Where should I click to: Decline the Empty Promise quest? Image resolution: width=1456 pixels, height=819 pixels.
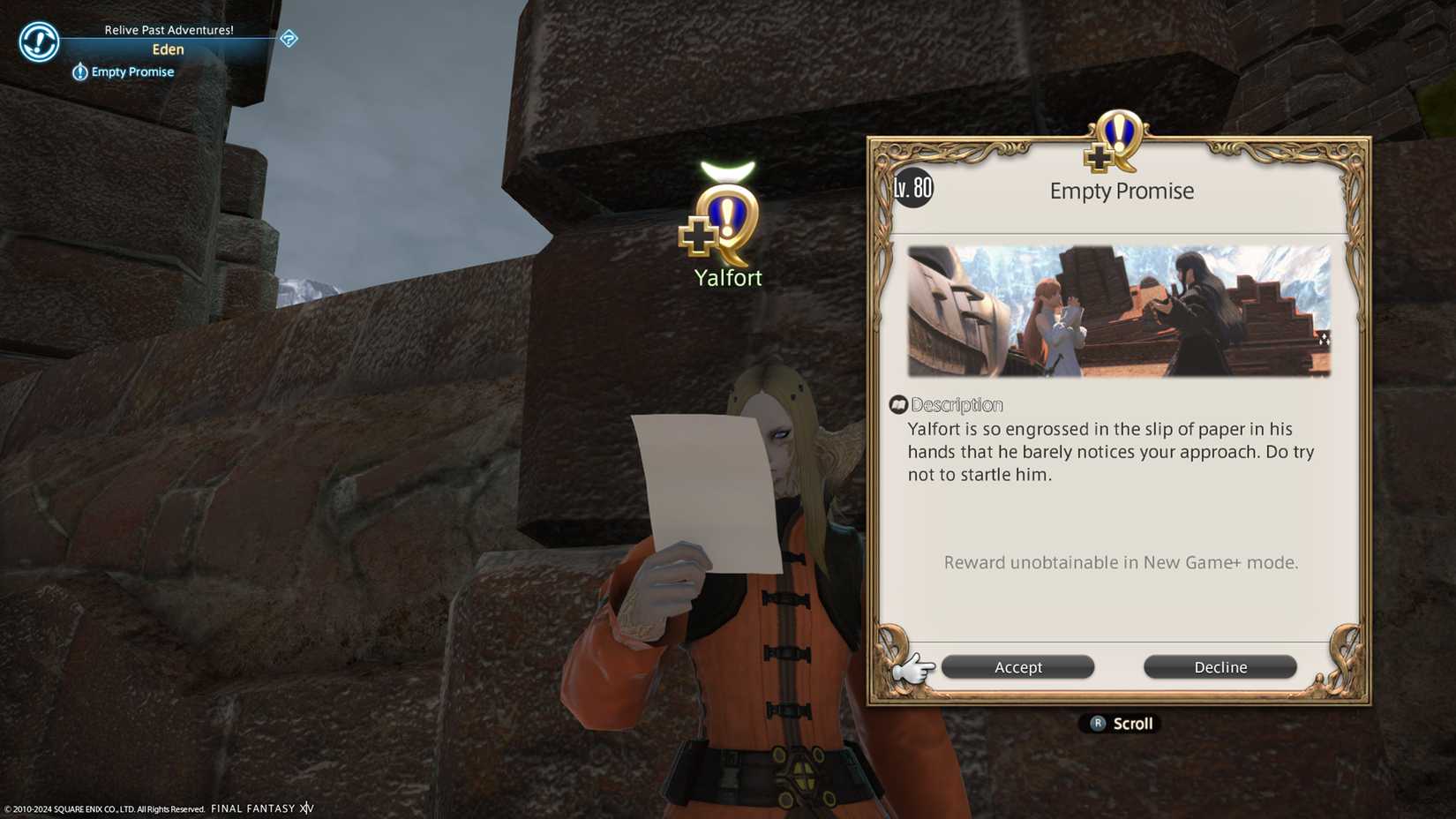(x=1220, y=666)
